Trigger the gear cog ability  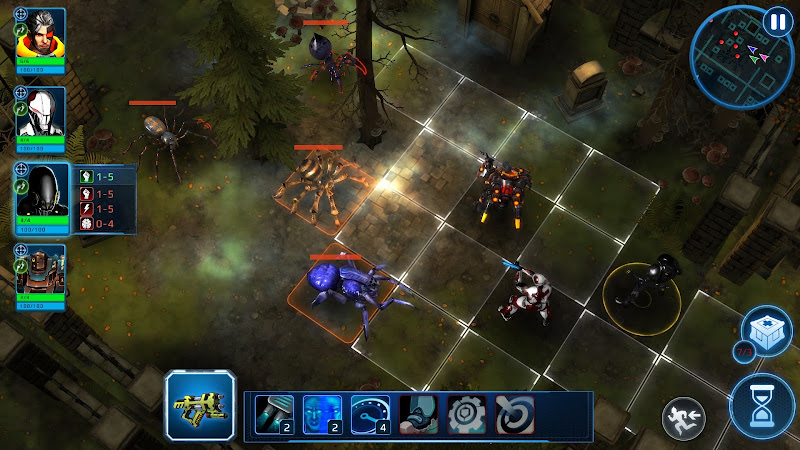466,412
